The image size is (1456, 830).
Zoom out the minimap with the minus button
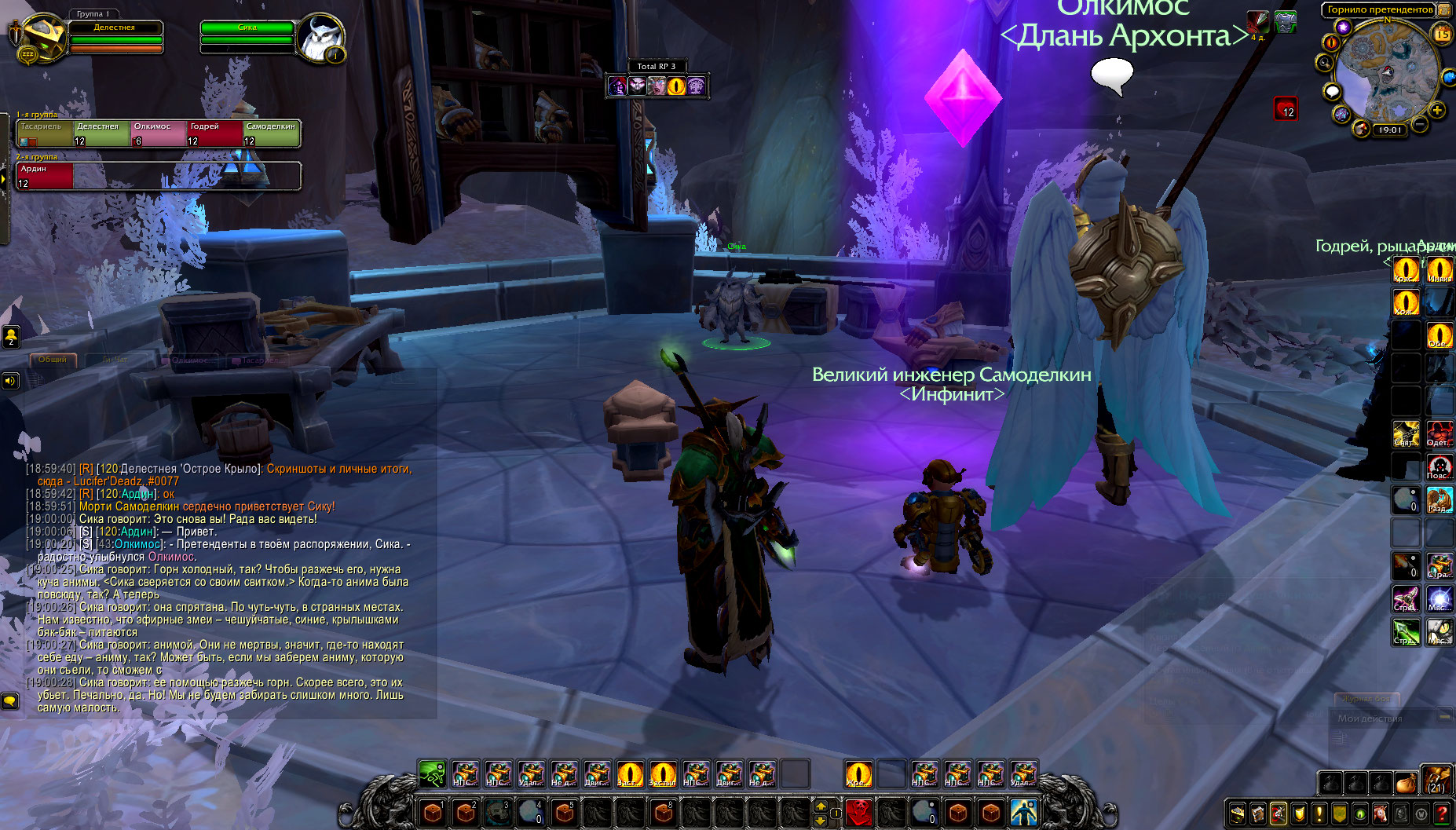coord(1420,124)
